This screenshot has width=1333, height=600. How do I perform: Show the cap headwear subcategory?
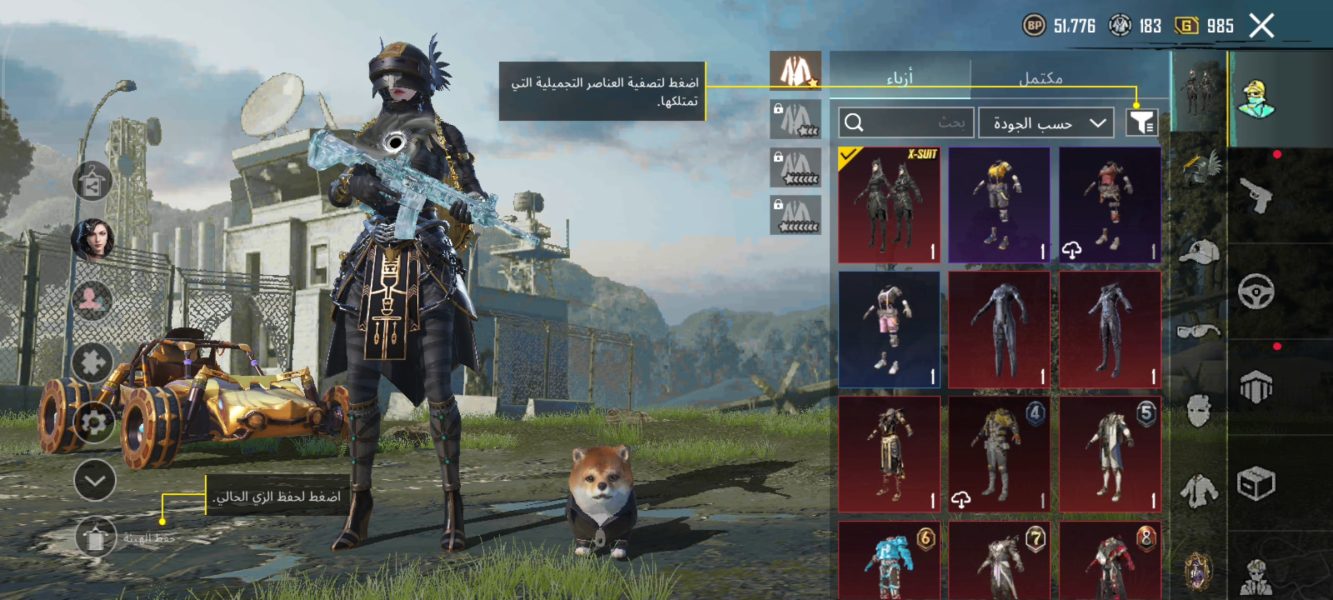click(1199, 251)
